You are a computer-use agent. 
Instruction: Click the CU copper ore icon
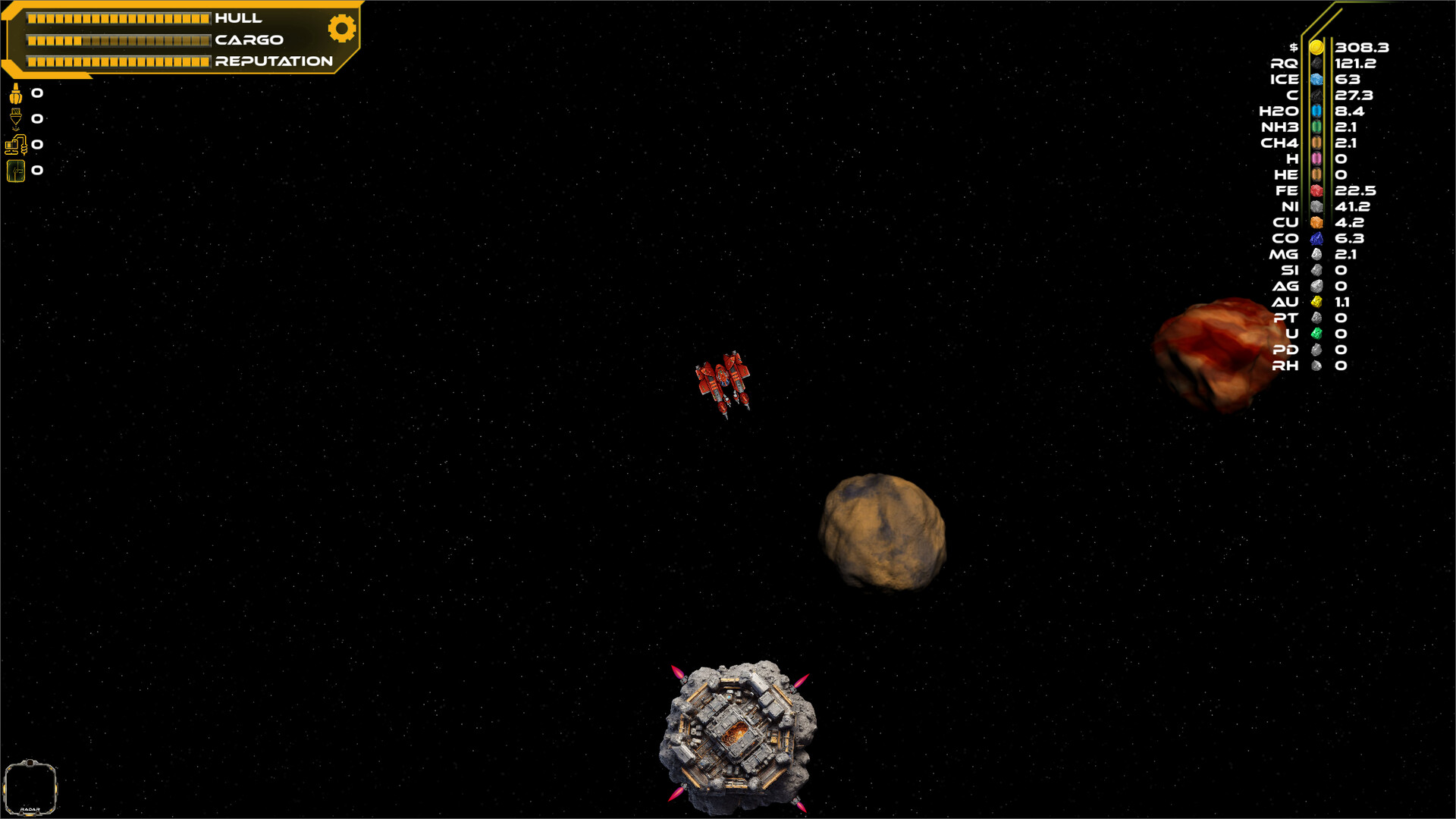click(x=1317, y=222)
